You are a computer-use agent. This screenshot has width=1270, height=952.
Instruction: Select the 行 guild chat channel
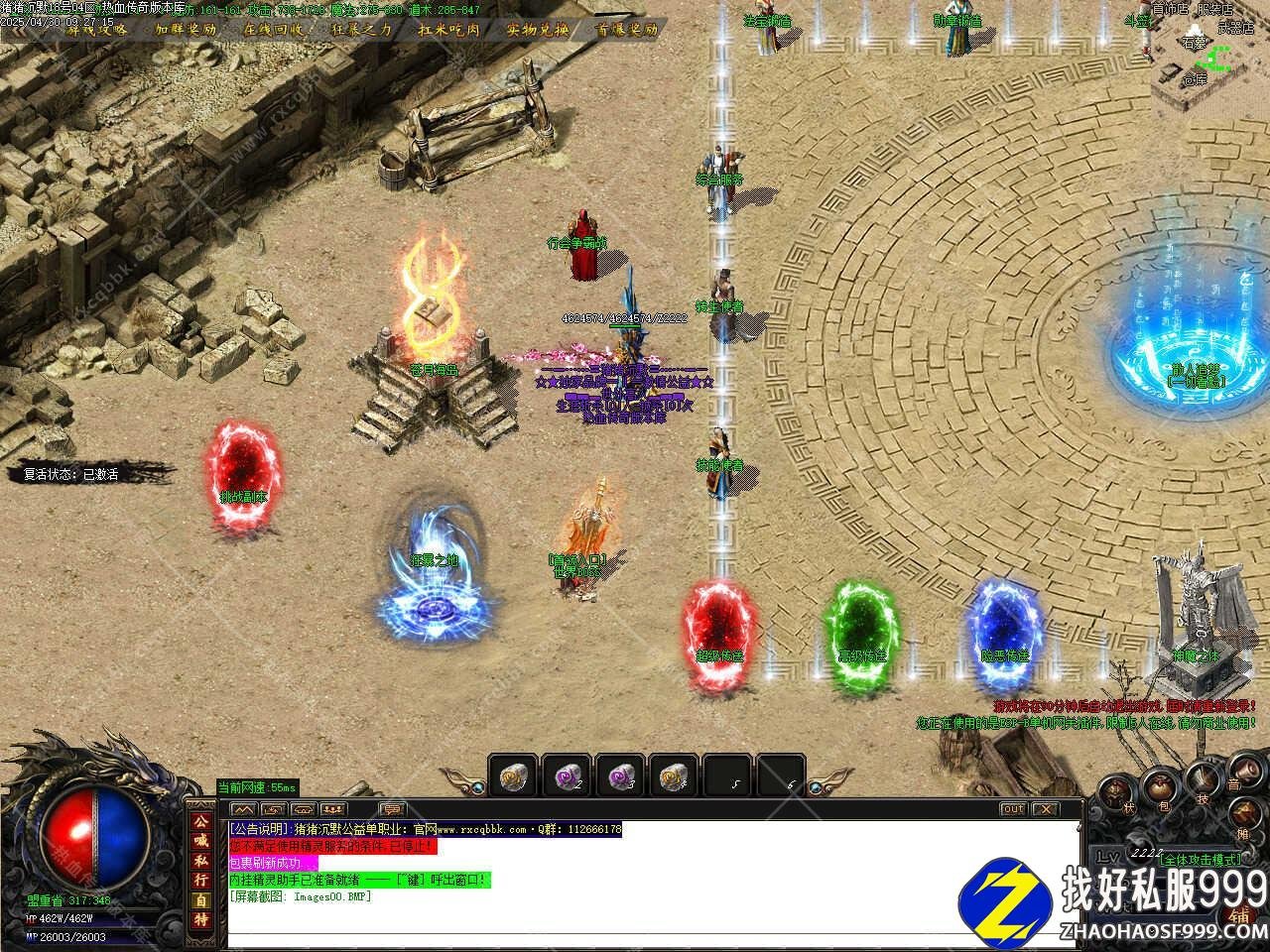click(201, 880)
